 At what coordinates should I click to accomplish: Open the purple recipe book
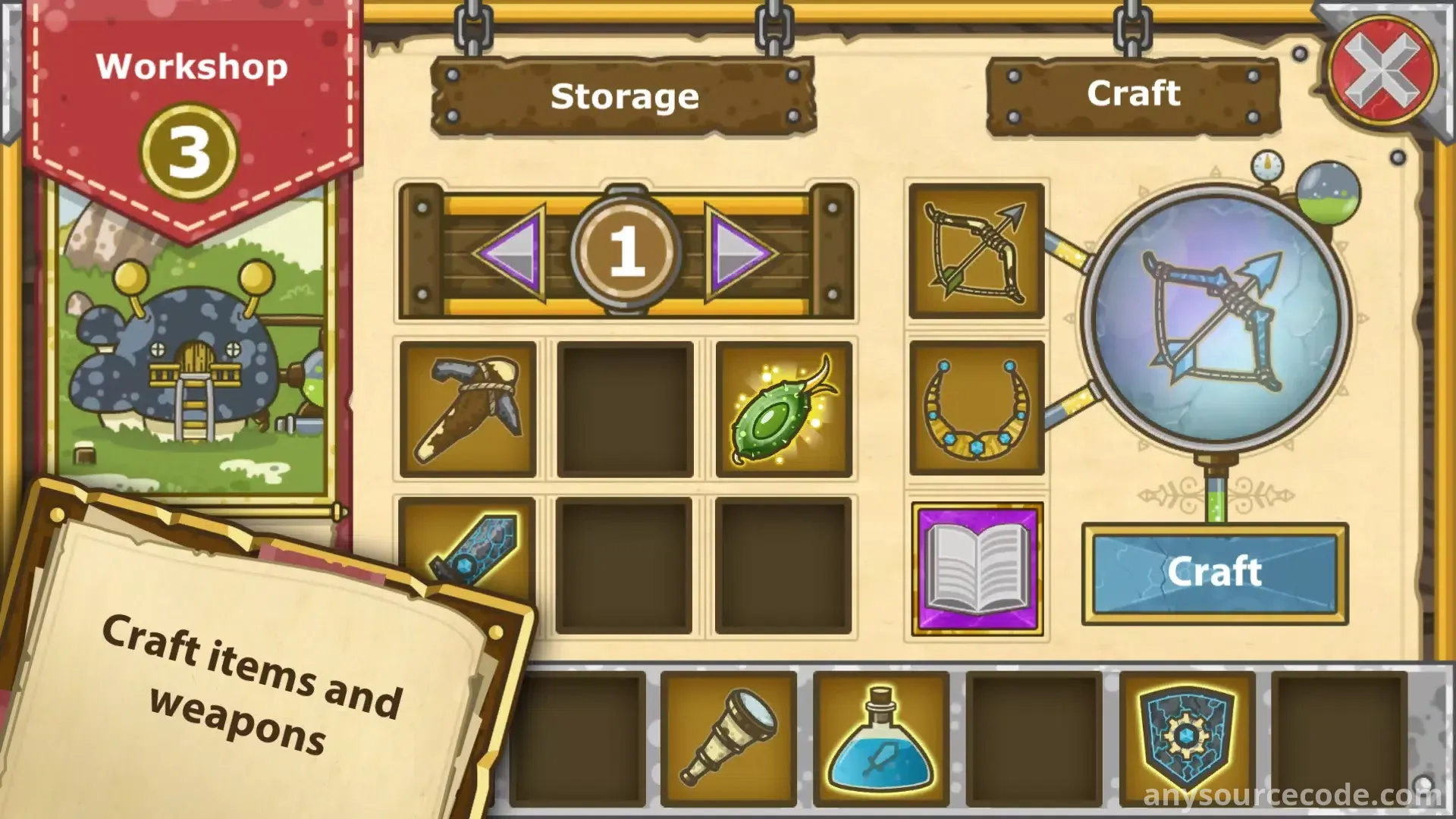click(x=977, y=569)
